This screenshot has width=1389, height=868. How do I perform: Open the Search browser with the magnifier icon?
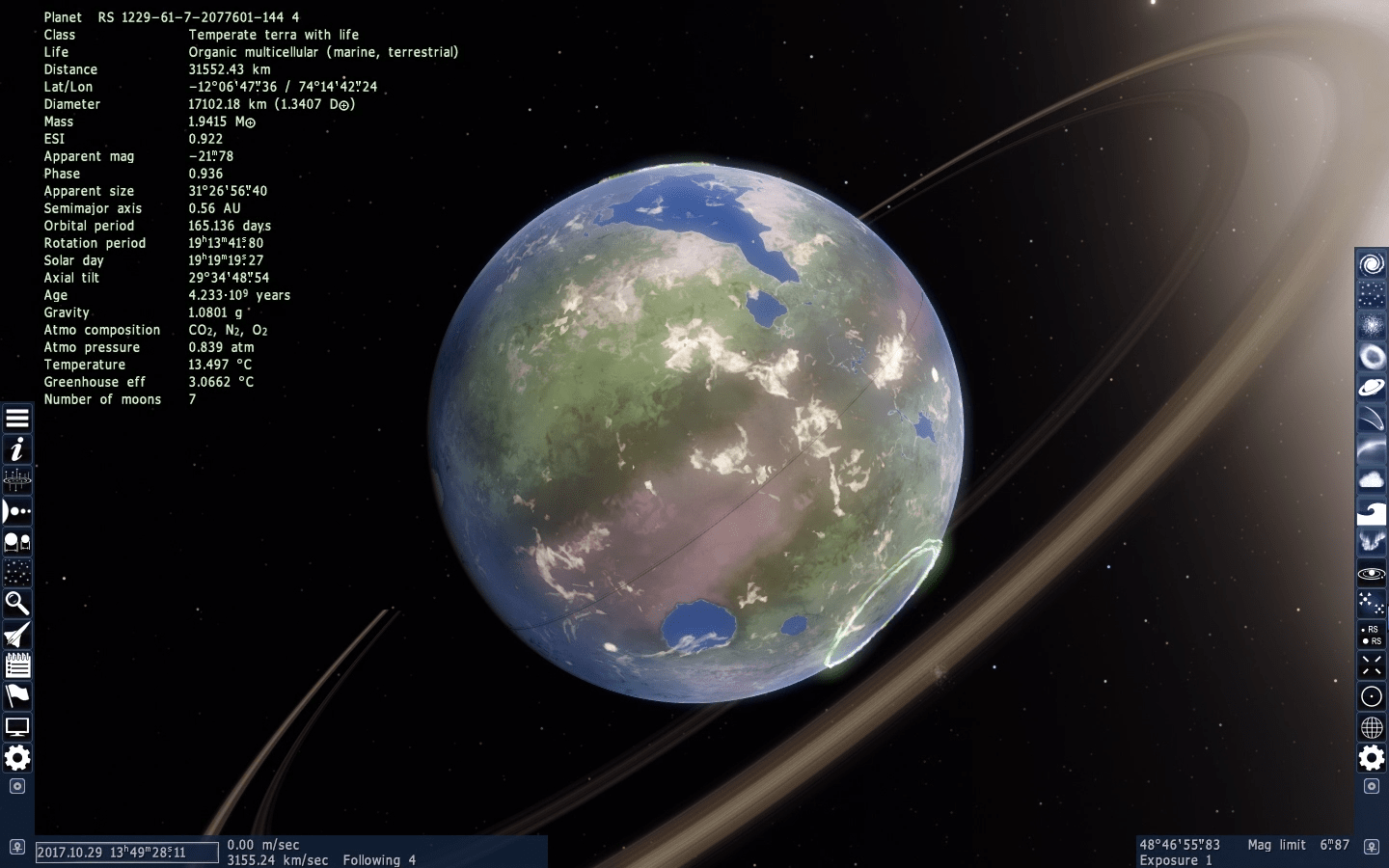point(17,603)
